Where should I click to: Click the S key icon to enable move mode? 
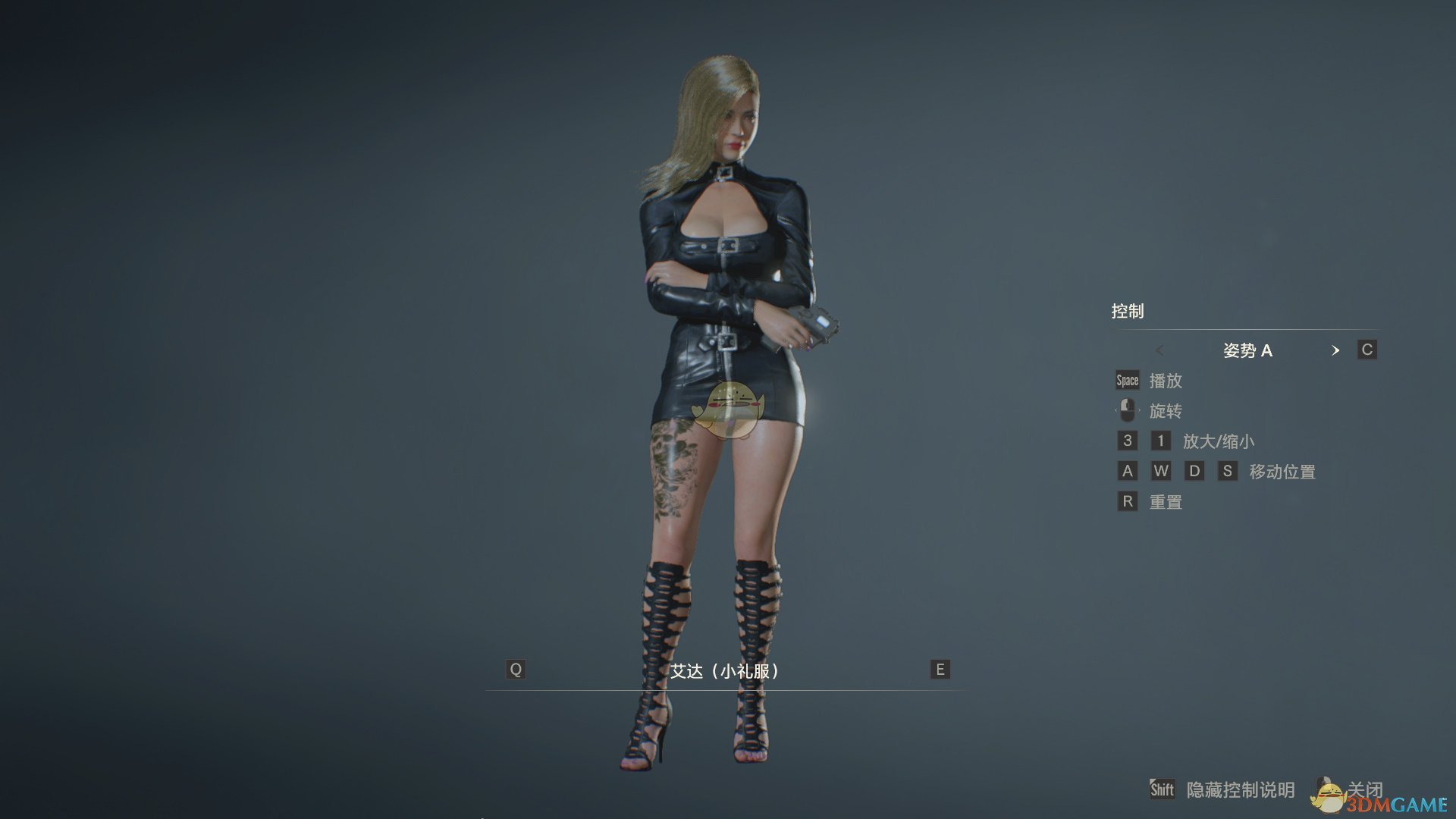pyautogui.click(x=1228, y=471)
